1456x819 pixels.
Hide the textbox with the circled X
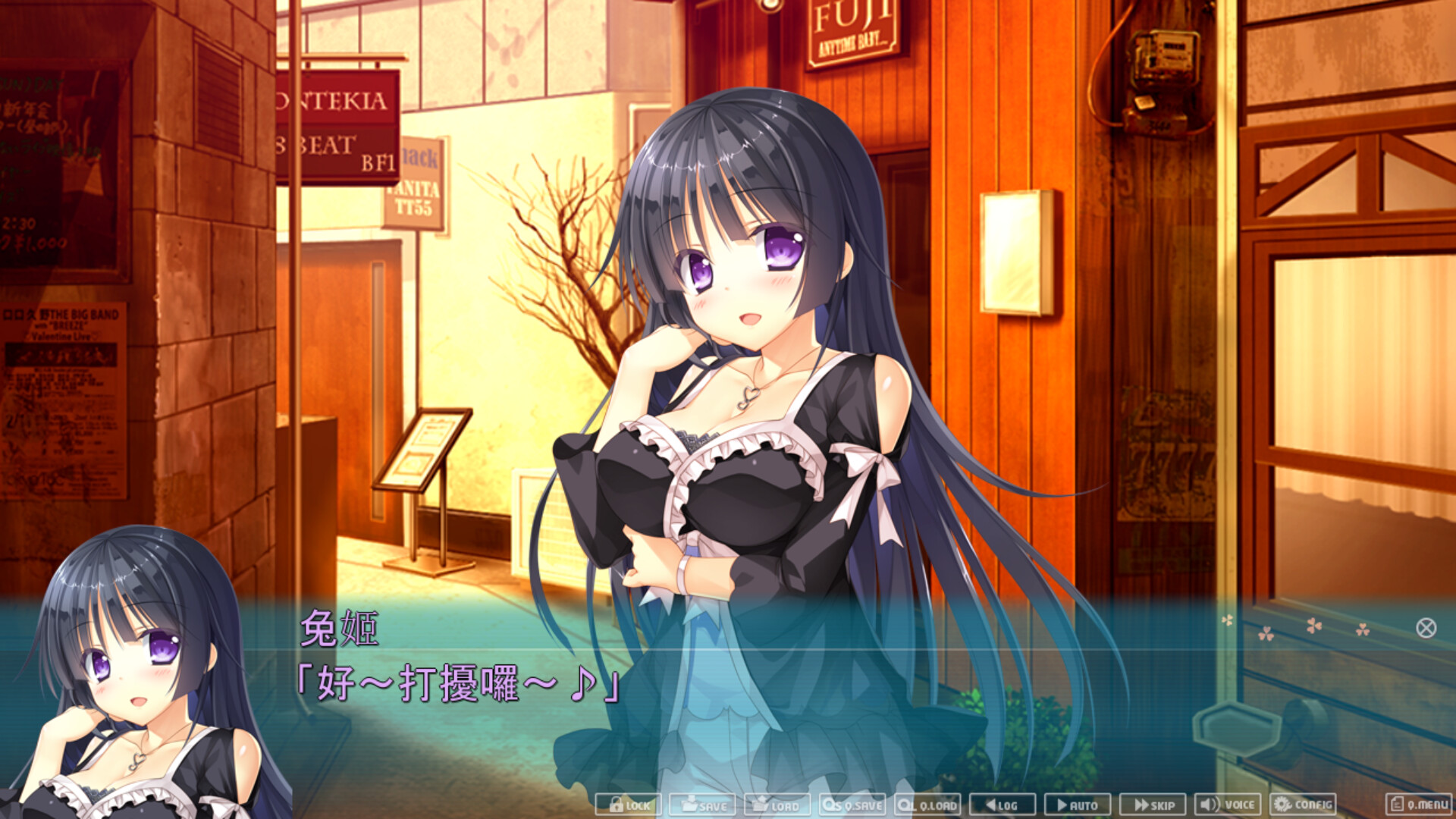tap(1426, 628)
